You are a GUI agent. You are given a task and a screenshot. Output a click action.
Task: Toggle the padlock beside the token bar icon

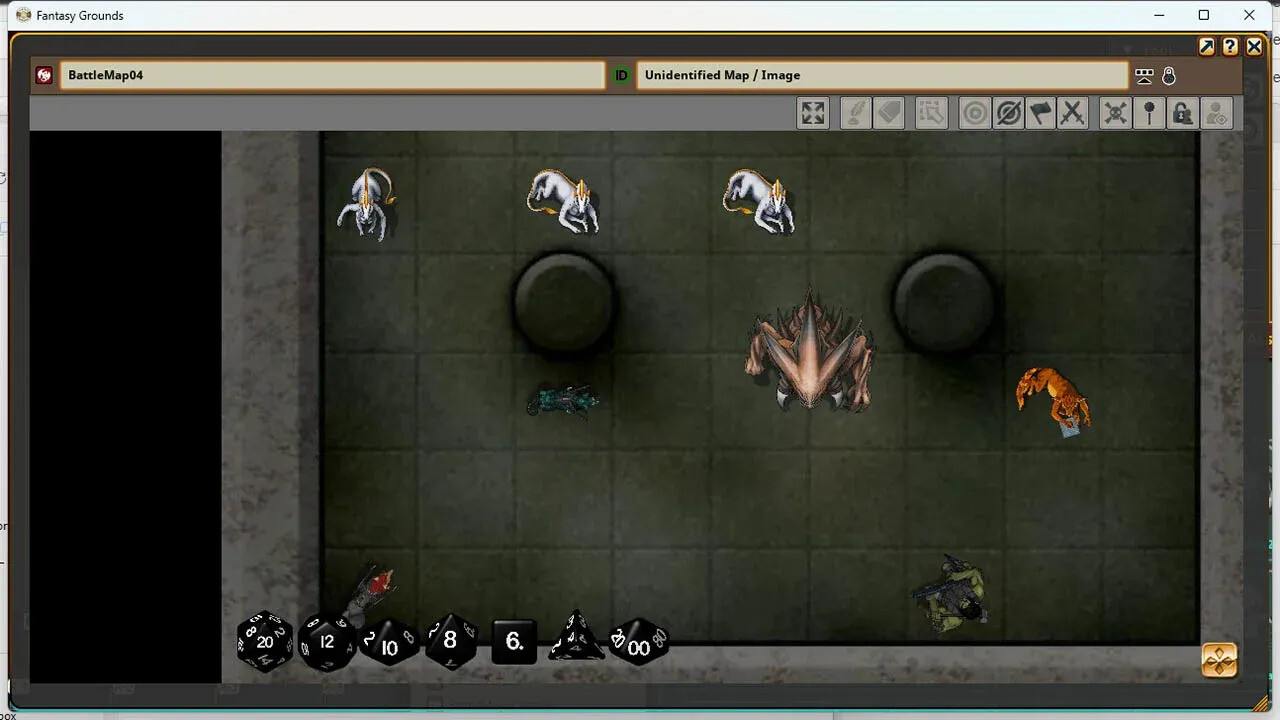[1169, 75]
